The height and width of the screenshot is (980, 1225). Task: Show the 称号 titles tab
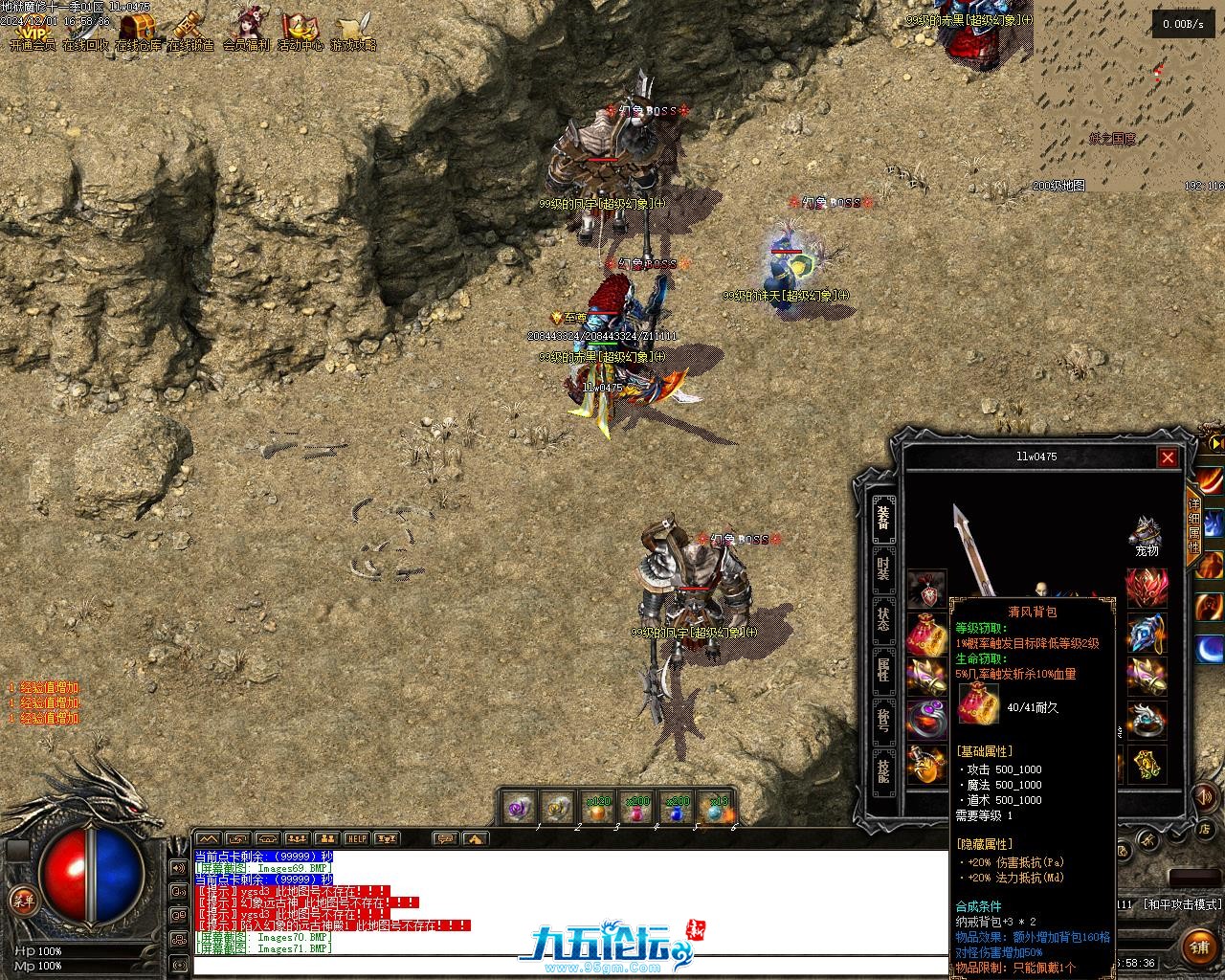coord(883,717)
